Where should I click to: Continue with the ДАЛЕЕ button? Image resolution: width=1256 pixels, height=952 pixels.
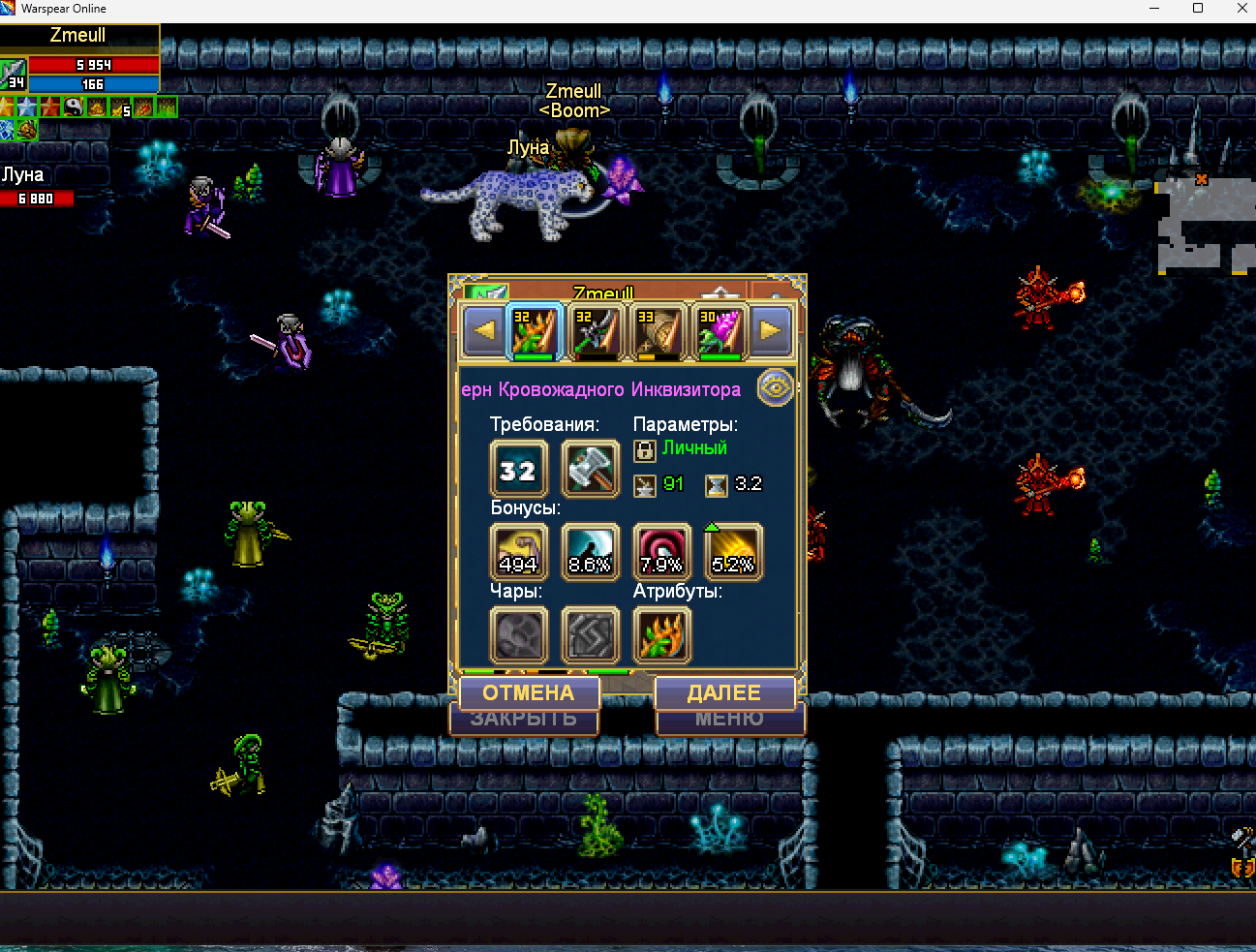tap(724, 692)
